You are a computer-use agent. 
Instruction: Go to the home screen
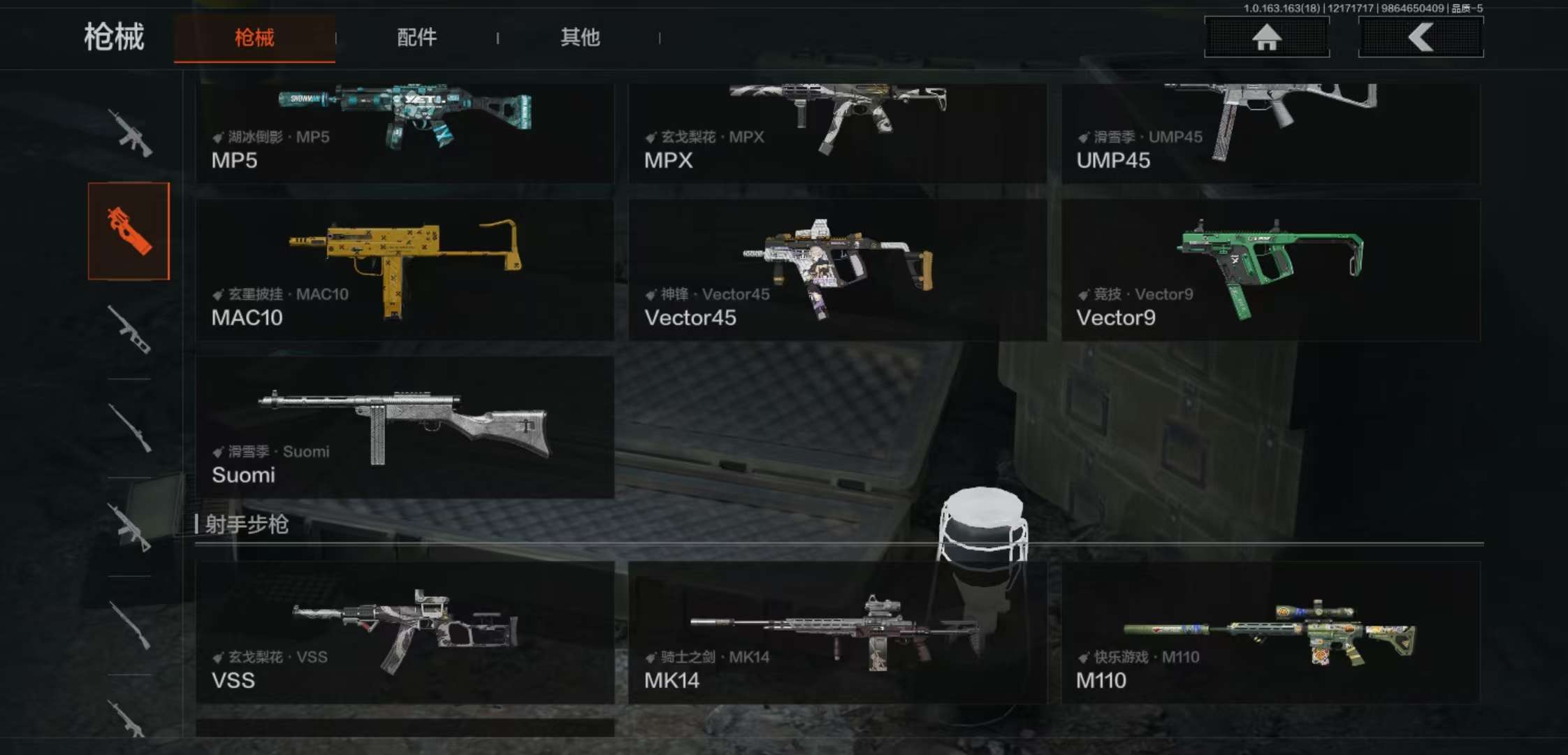pos(1266,38)
